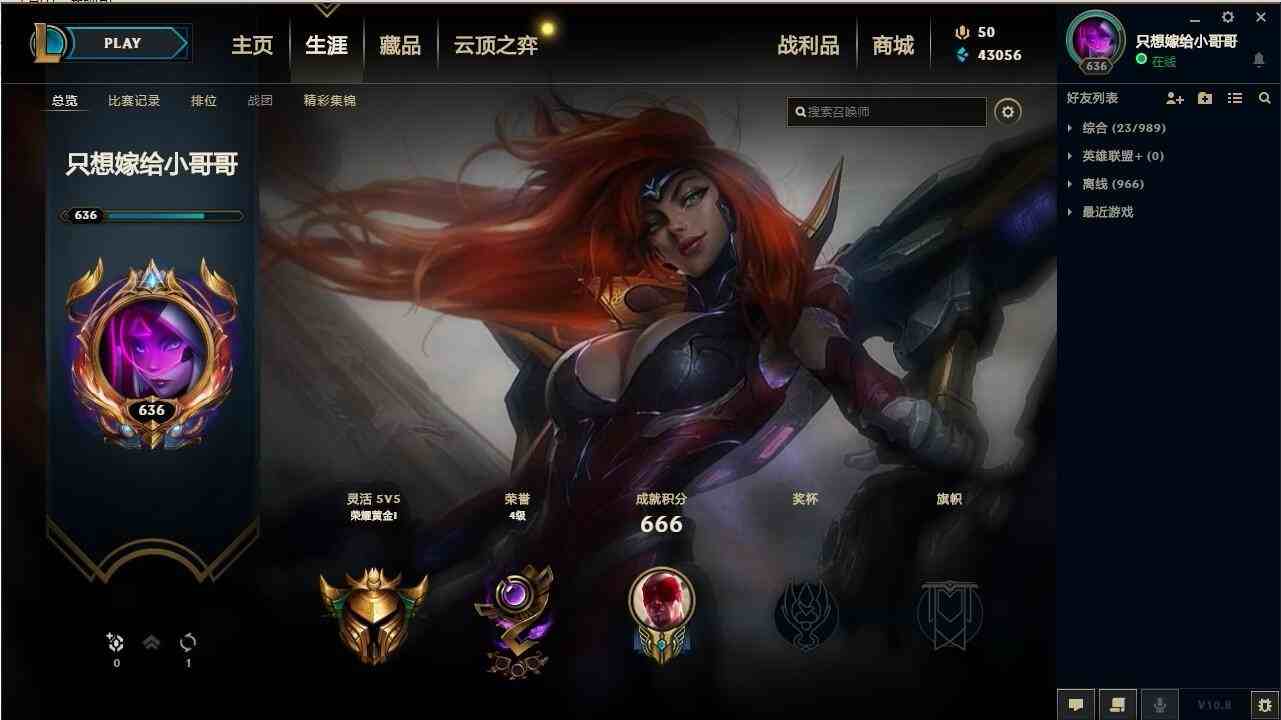Open profile display settings gear beside search bar
Viewport: 1281px width, 720px height.
1008,111
